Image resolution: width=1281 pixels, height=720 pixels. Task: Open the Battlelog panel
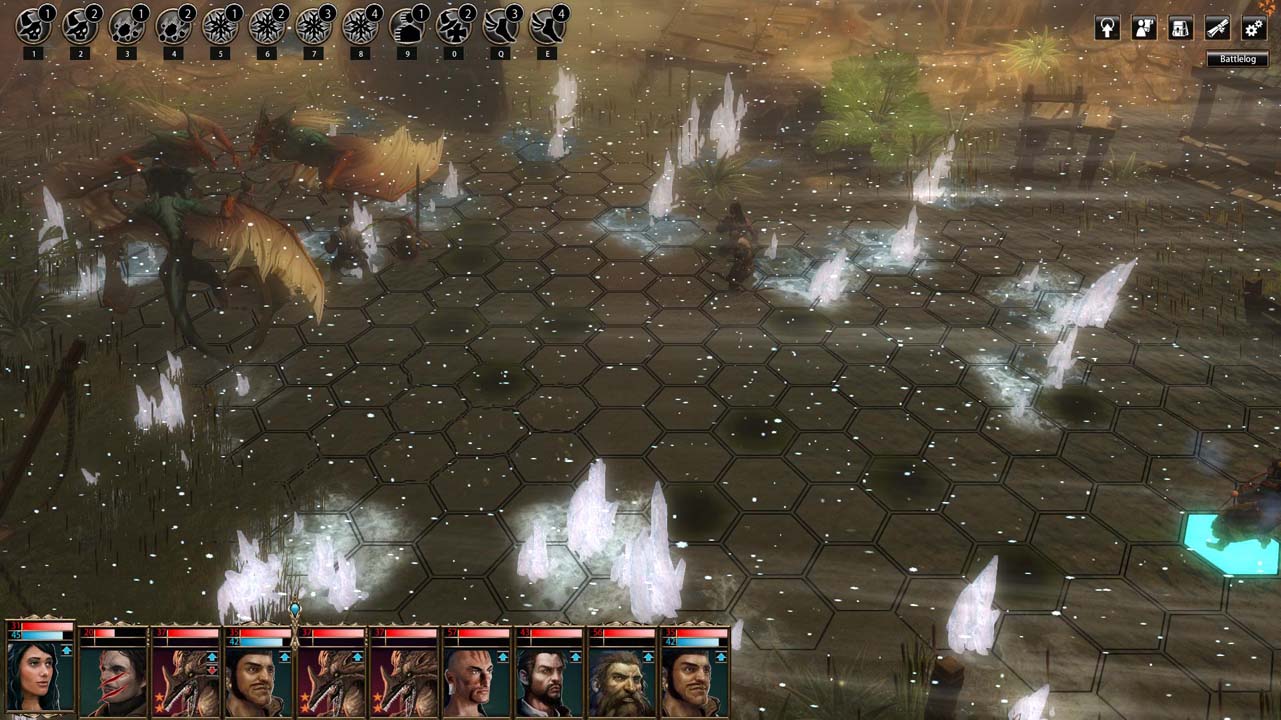(1237, 59)
